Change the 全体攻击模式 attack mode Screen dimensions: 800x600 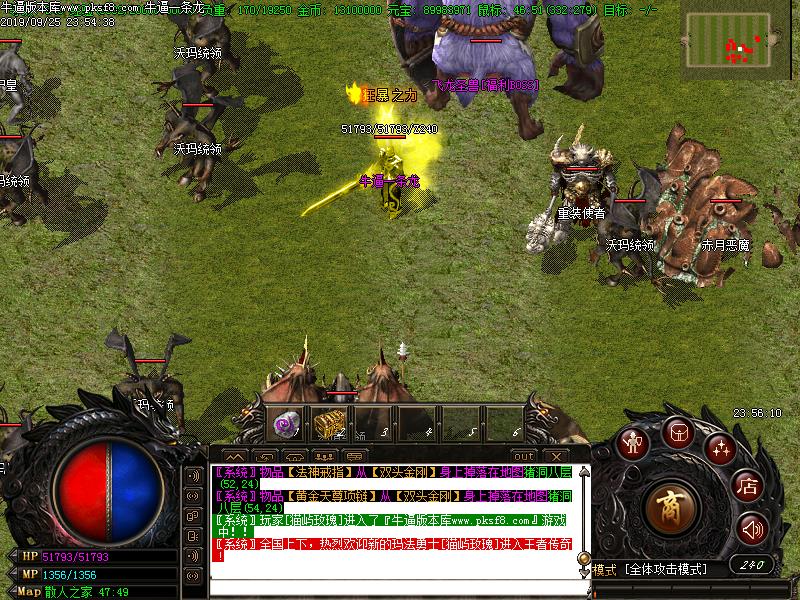coord(664,569)
